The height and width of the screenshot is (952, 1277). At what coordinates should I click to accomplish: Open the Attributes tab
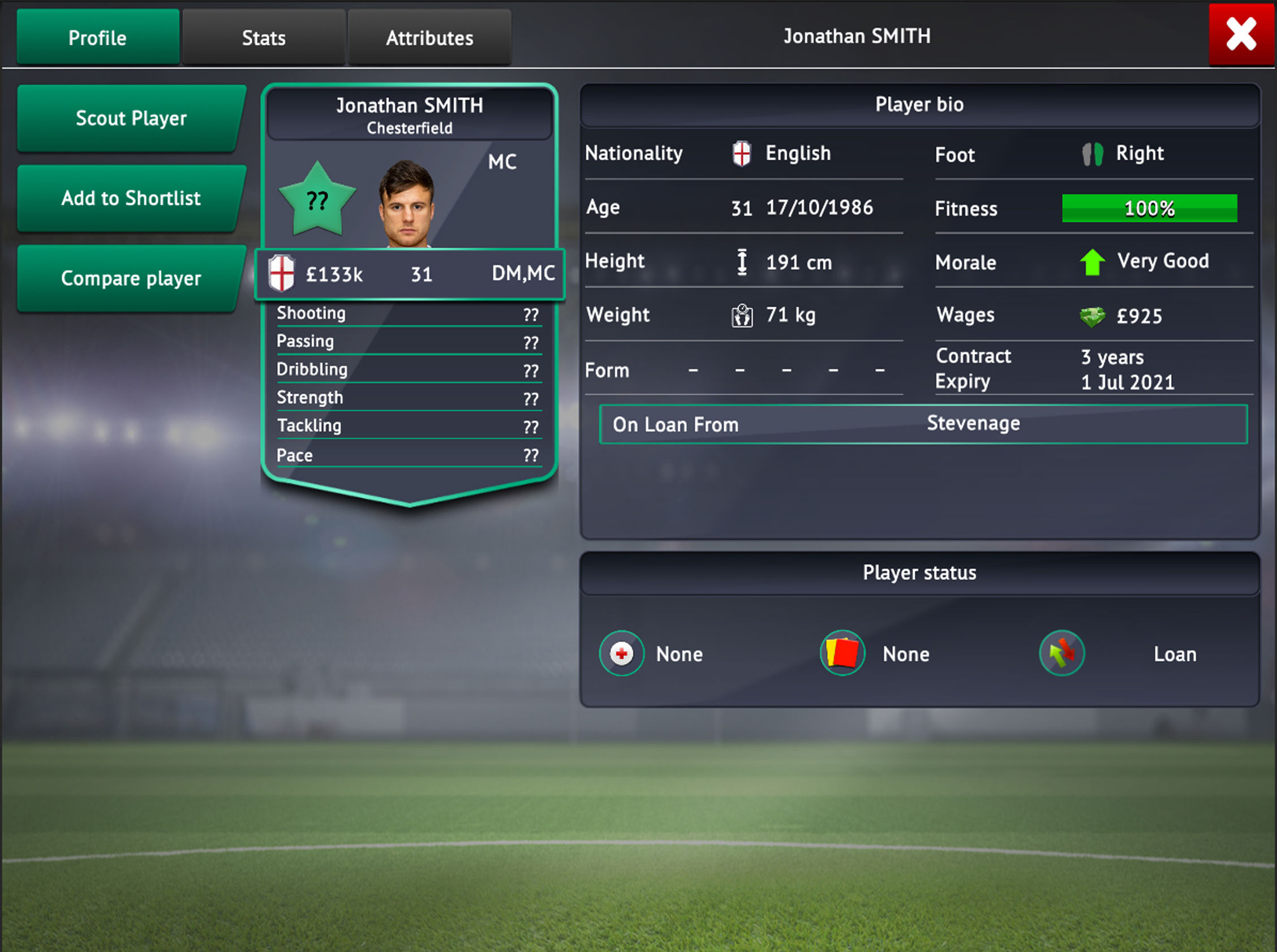[x=429, y=38]
